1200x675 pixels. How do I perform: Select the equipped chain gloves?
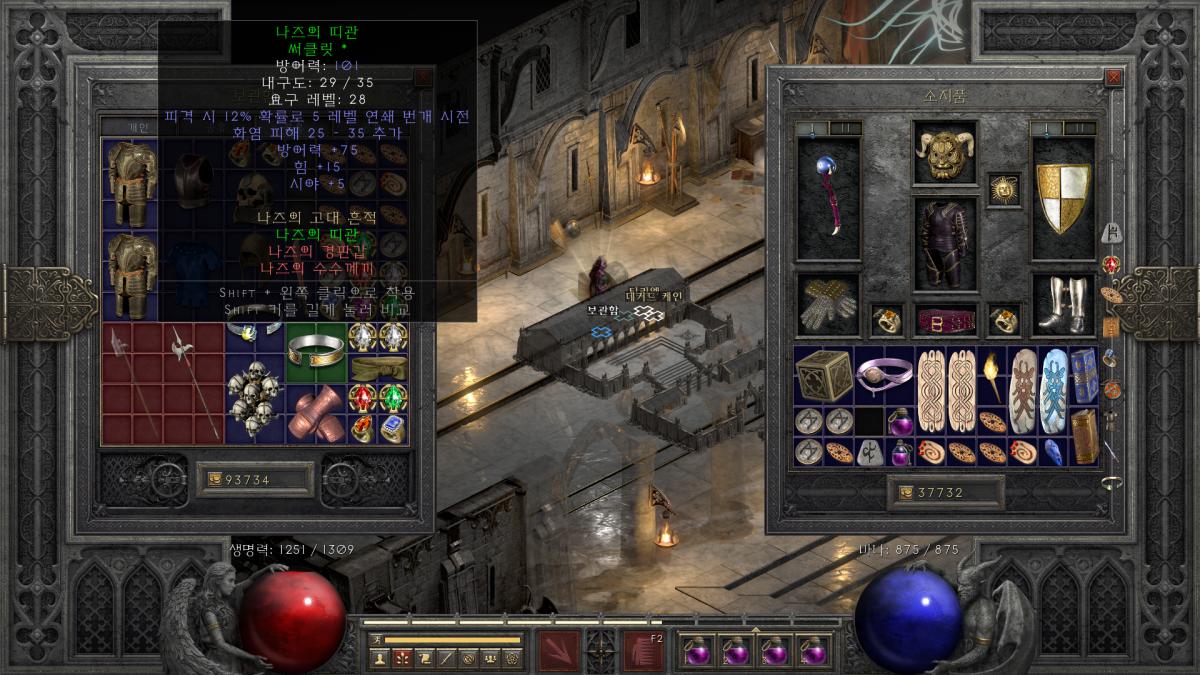(828, 305)
